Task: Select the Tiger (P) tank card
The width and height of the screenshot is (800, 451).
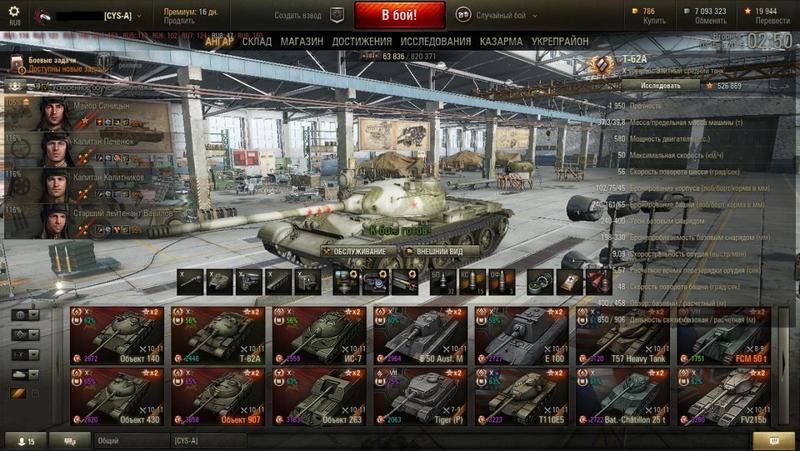Action: (420, 395)
